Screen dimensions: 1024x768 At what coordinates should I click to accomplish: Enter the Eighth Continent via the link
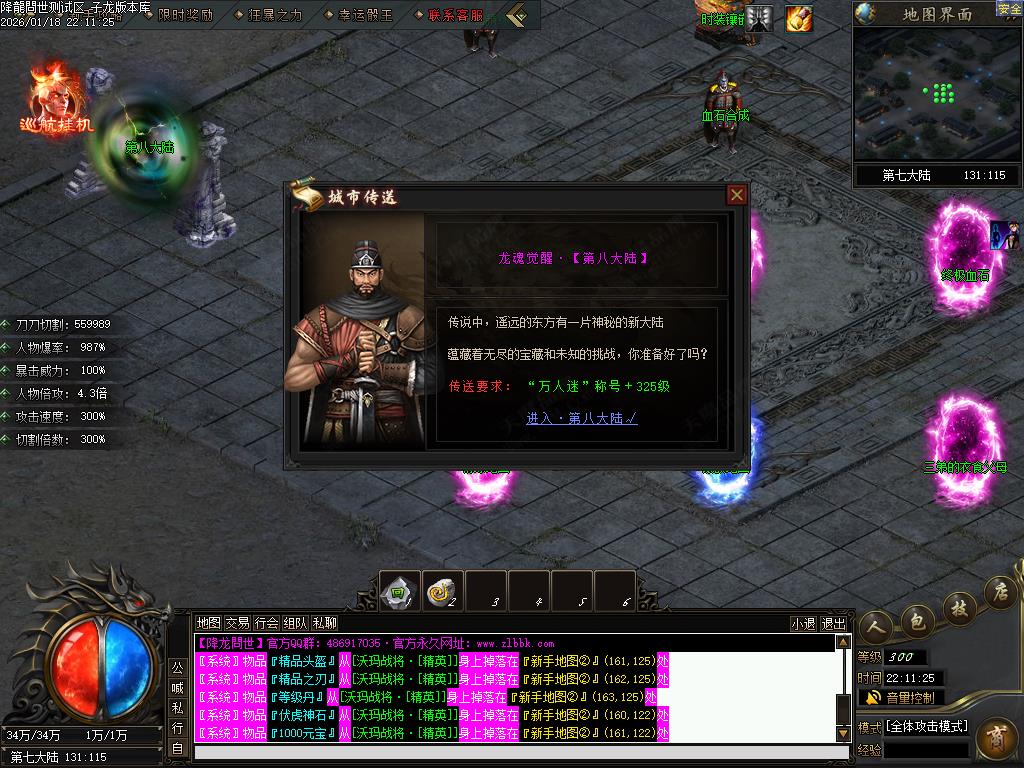[x=581, y=418]
